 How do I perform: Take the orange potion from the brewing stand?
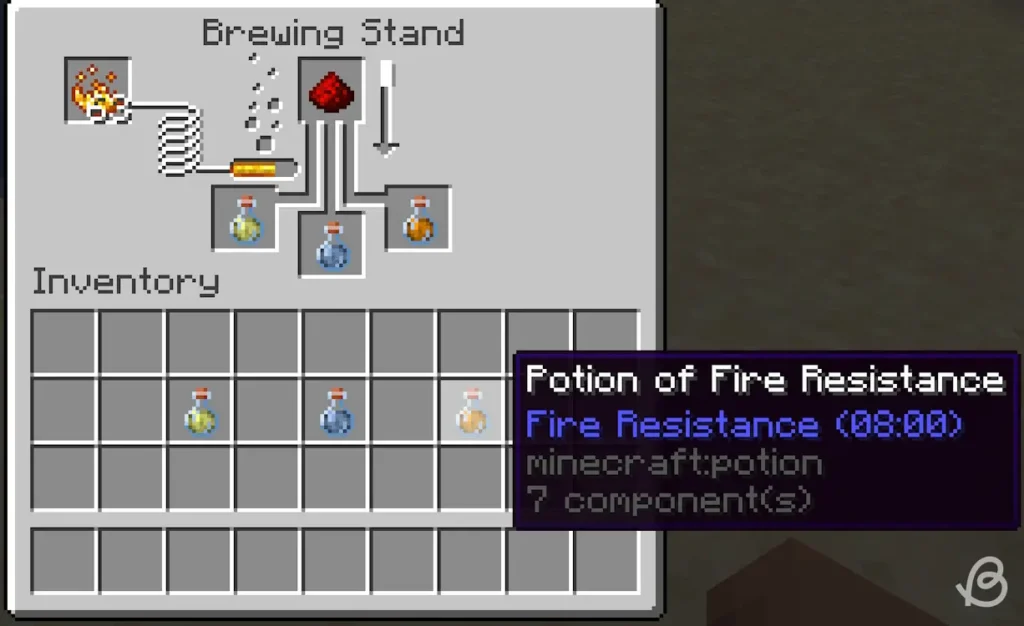[x=418, y=219]
